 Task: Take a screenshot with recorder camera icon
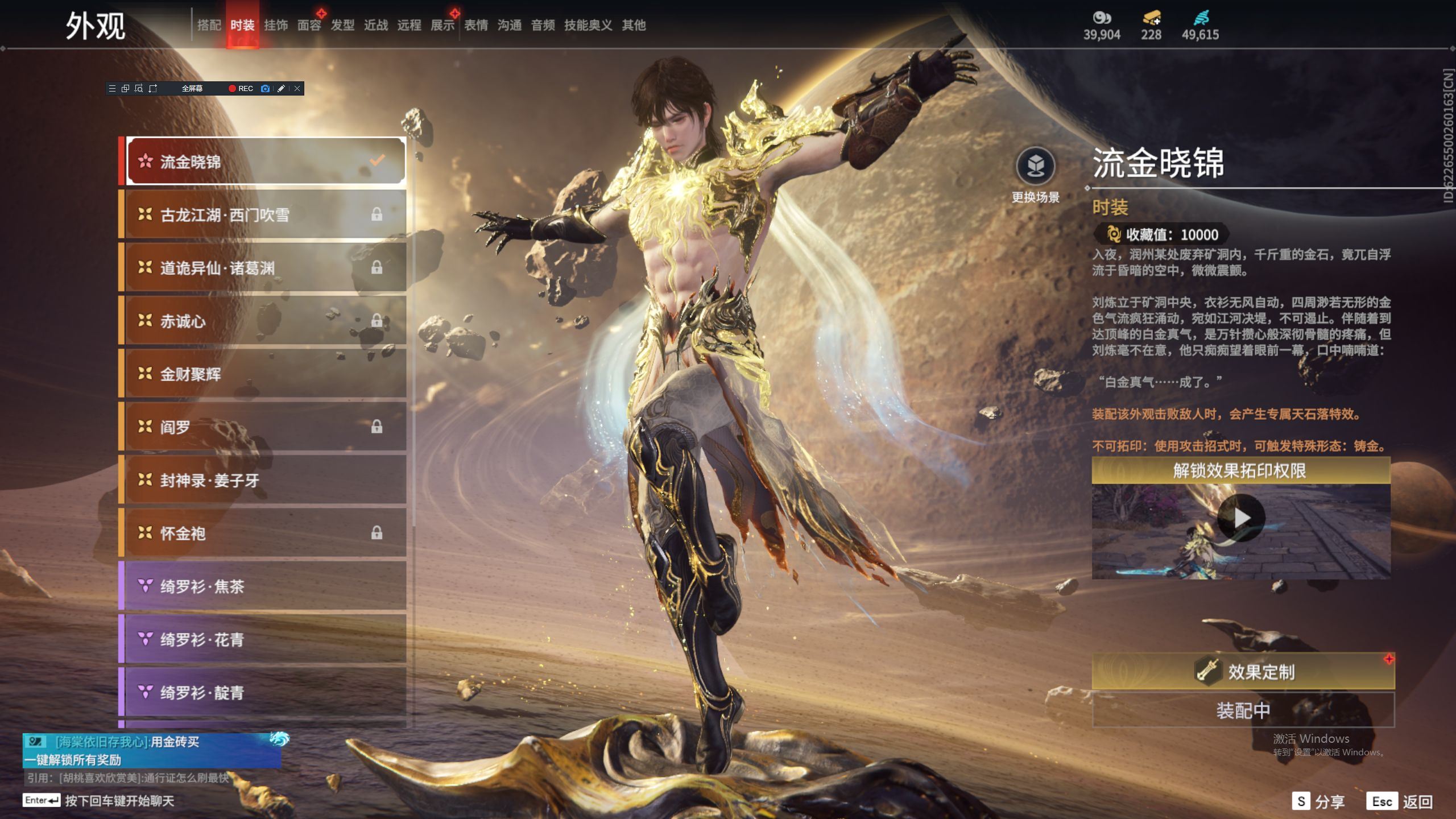[x=265, y=89]
